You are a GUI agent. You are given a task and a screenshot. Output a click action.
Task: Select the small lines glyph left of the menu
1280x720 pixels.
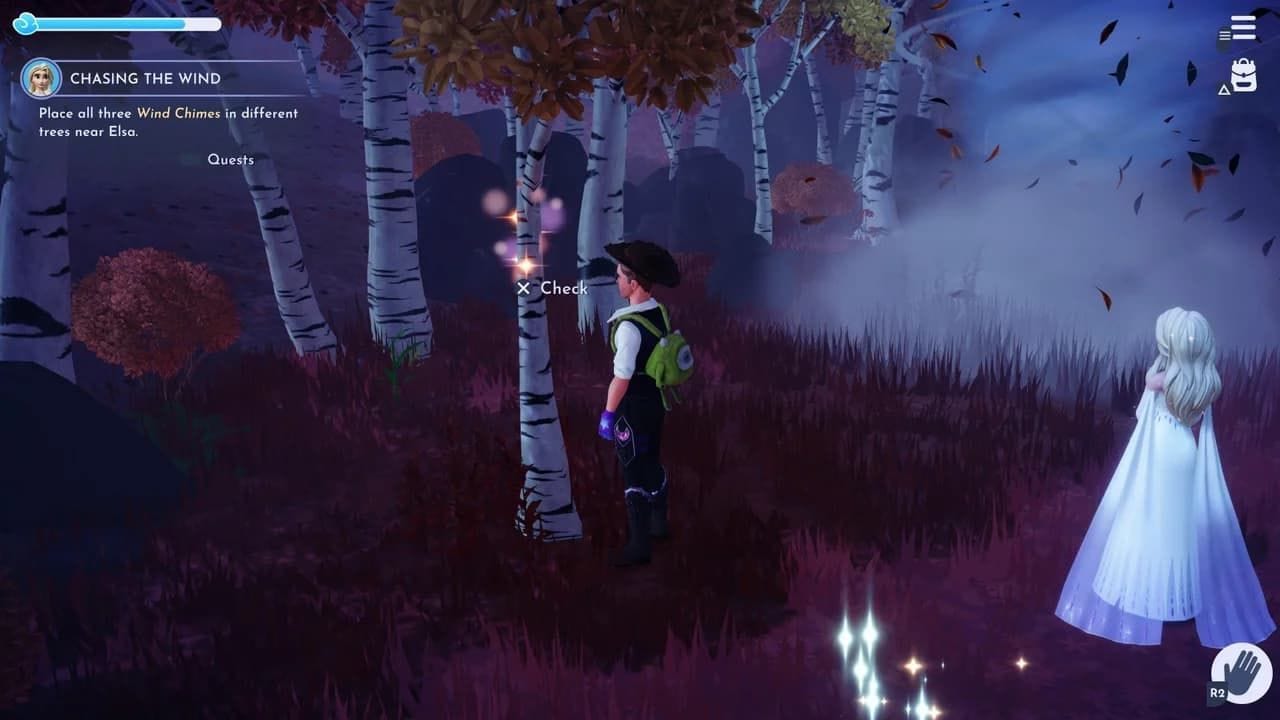pos(1224,34)
